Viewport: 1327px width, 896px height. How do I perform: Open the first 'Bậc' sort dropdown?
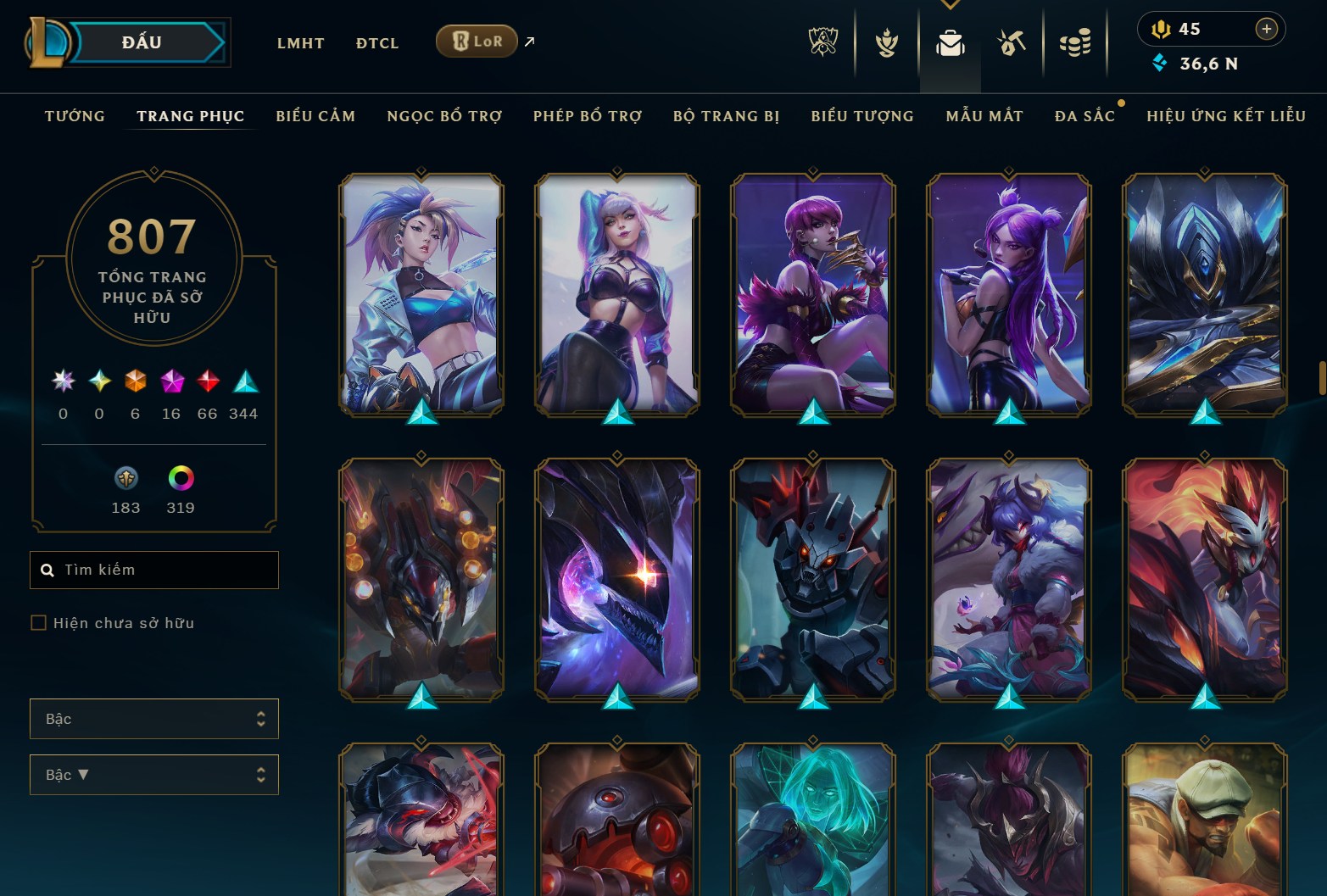pos(153,718)
